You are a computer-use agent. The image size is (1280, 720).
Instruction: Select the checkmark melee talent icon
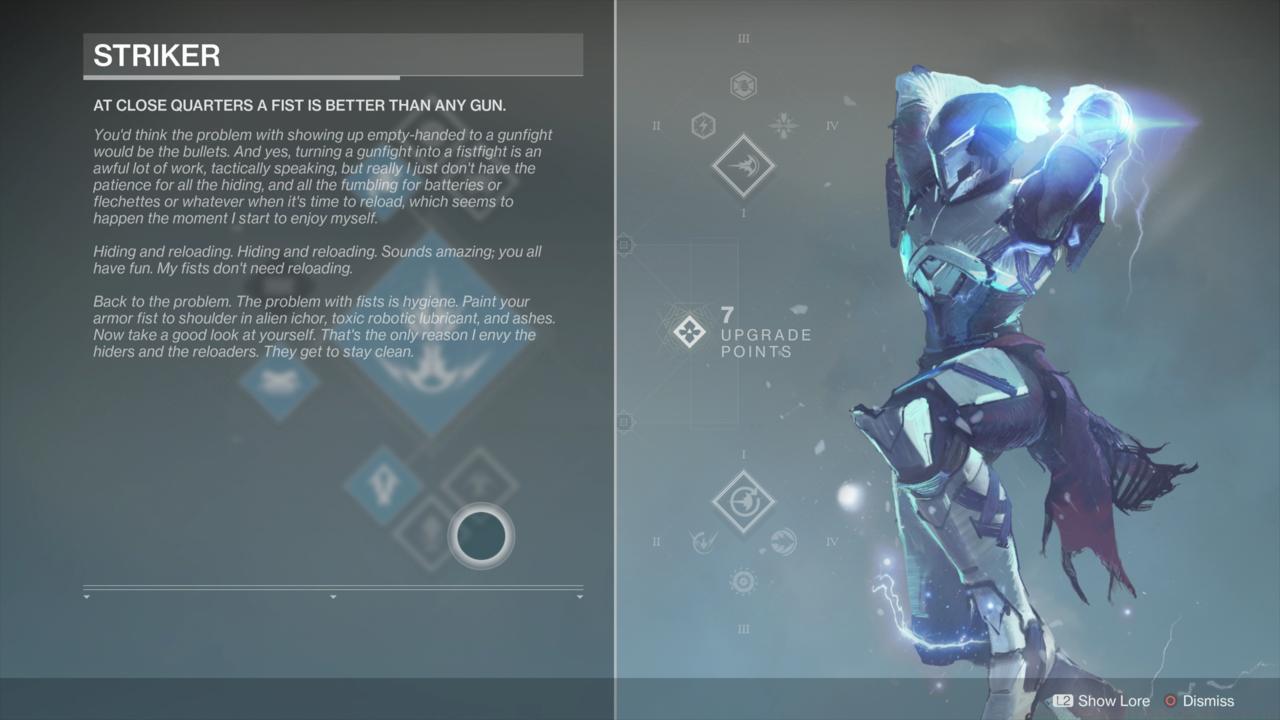tap(702, 542)
